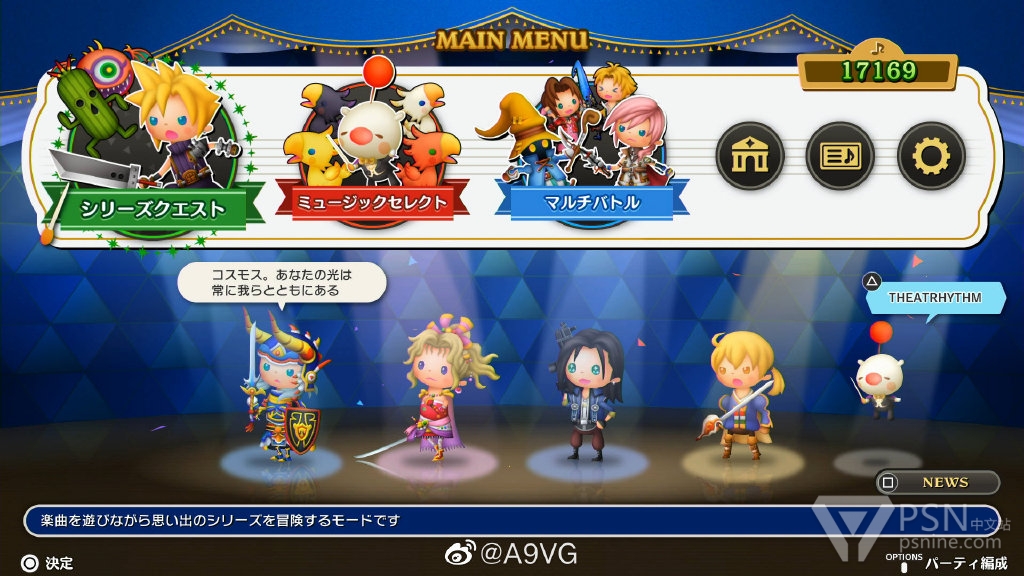
Task: Open the music card collection icon
Action: [840, 155]
